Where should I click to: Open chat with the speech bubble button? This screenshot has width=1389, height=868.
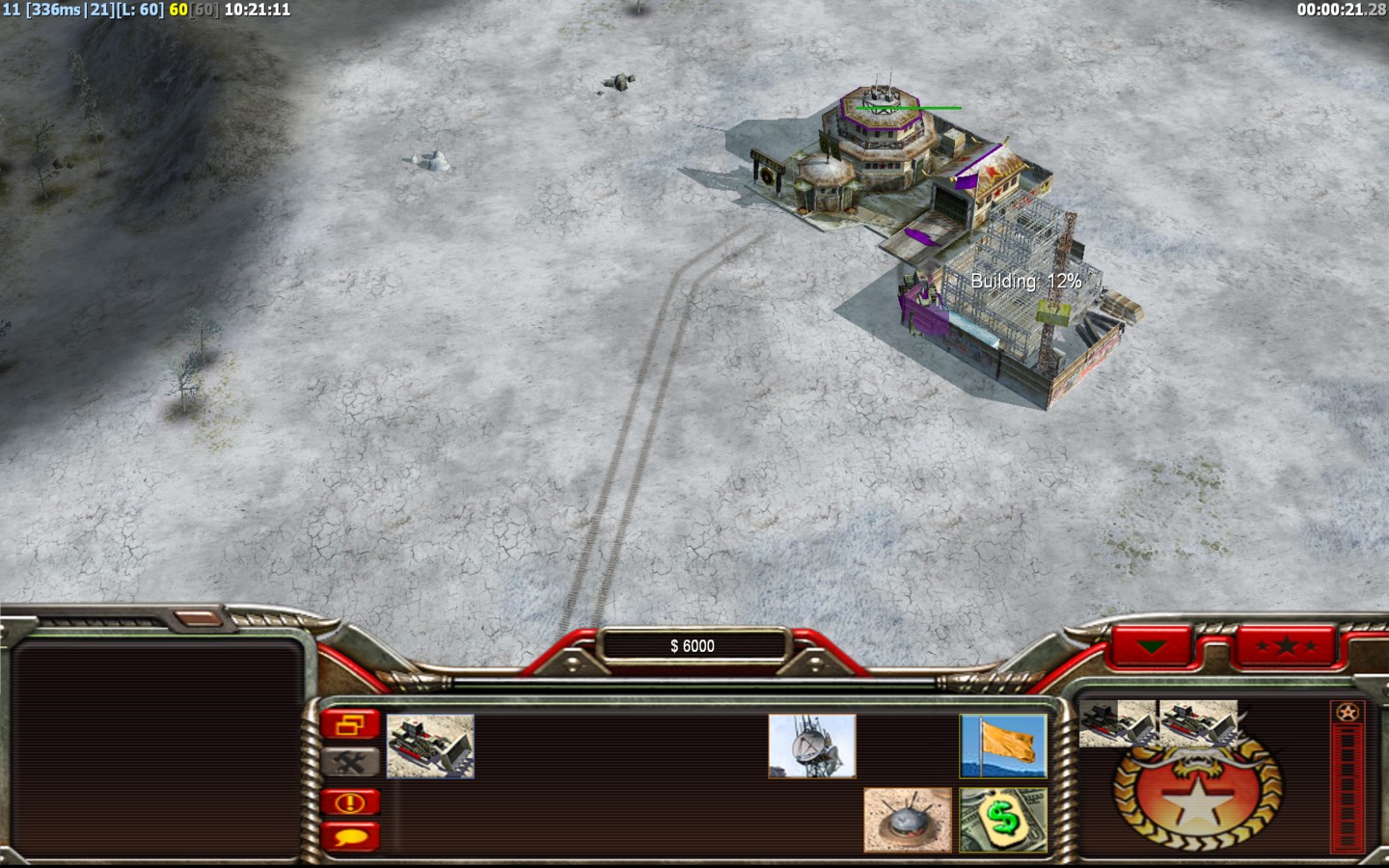pyautogui.click(x=350, y=836)
